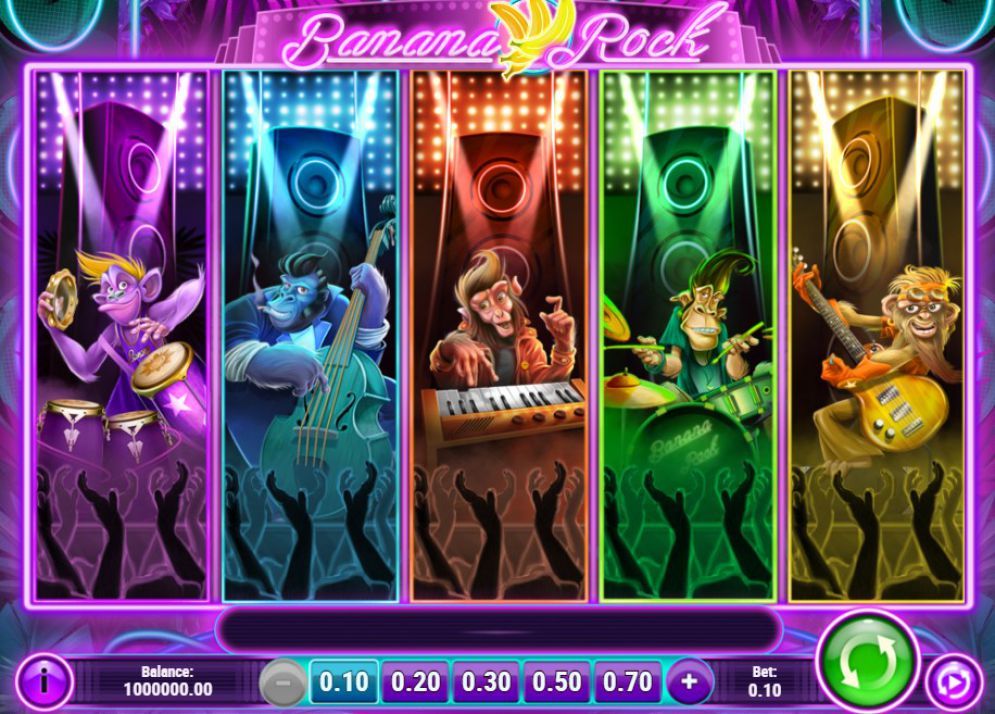Screen dimensions: 995x714
Task: Select the 0.10 bet amount
Action: coord(343,683)
